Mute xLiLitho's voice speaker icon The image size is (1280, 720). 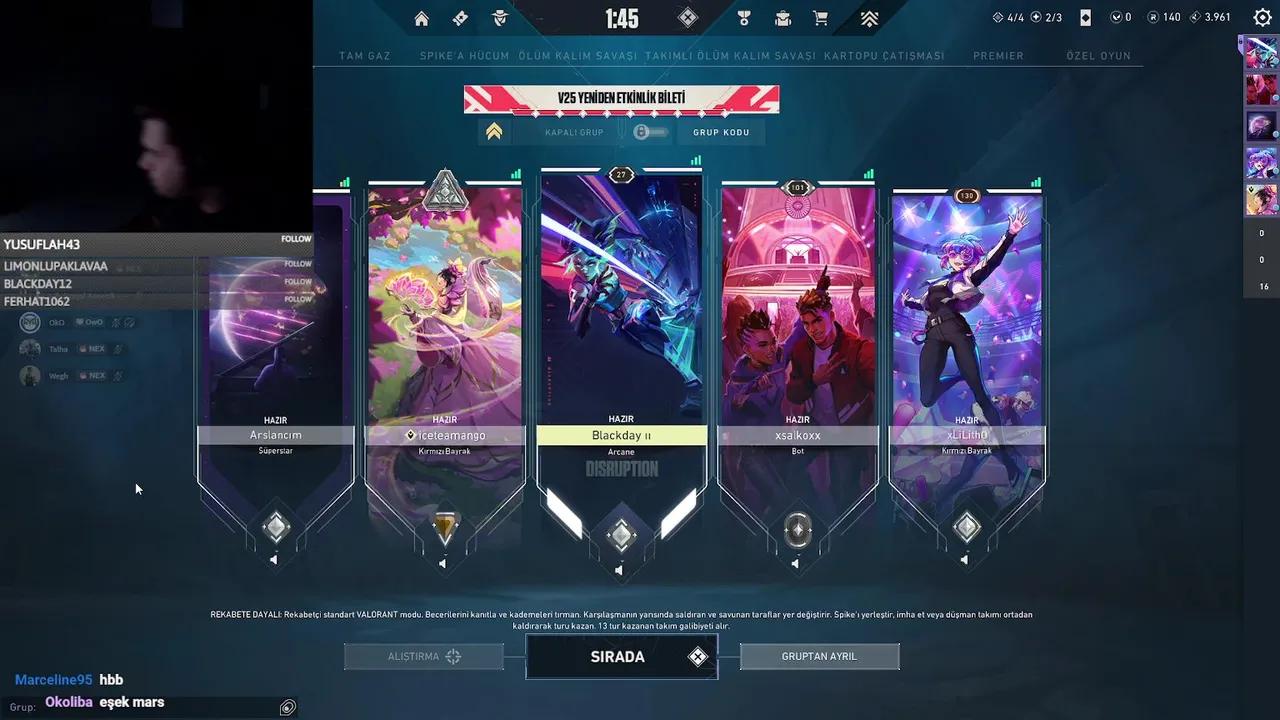pos(966,561)
